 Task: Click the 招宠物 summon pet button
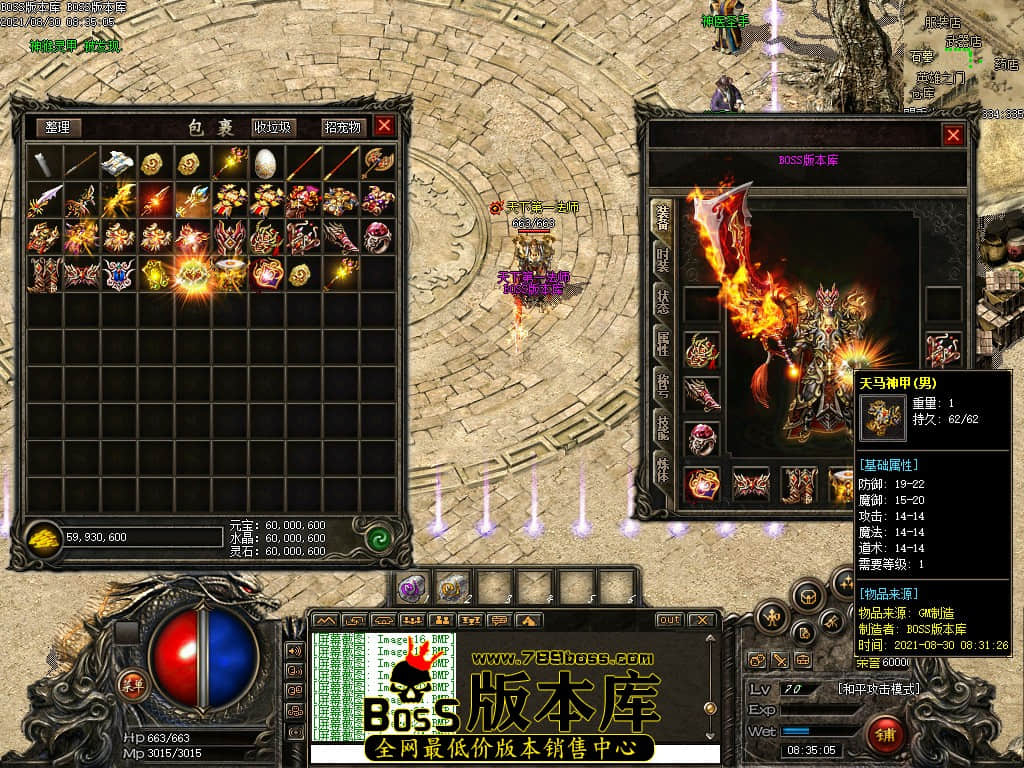pyautogui.click(x=342, y=127)
